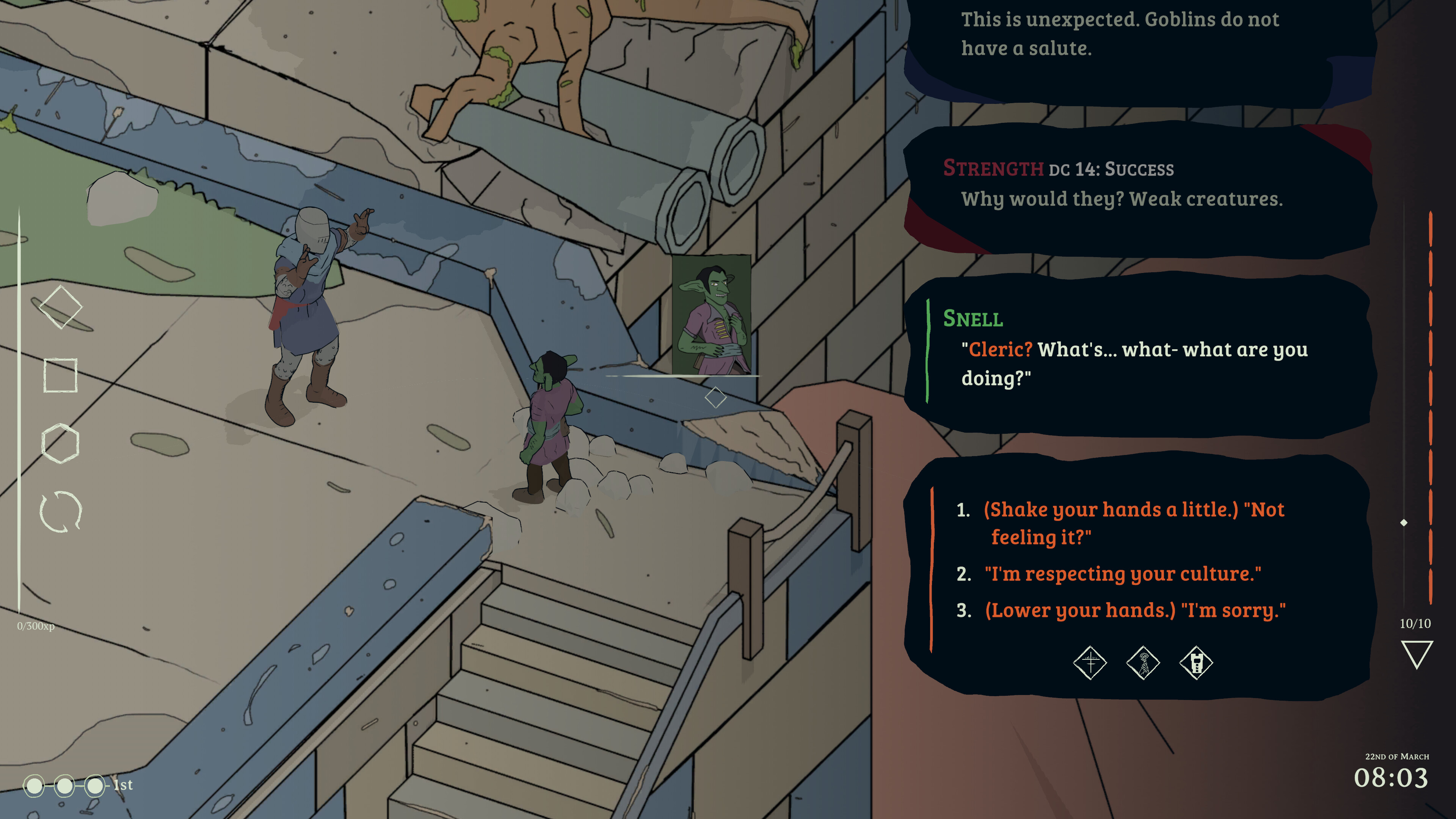Click the orange dialogue scrollbar
Viewport: 1456px width, 819px height.
pyautogui.click(x=1430, y=407)
